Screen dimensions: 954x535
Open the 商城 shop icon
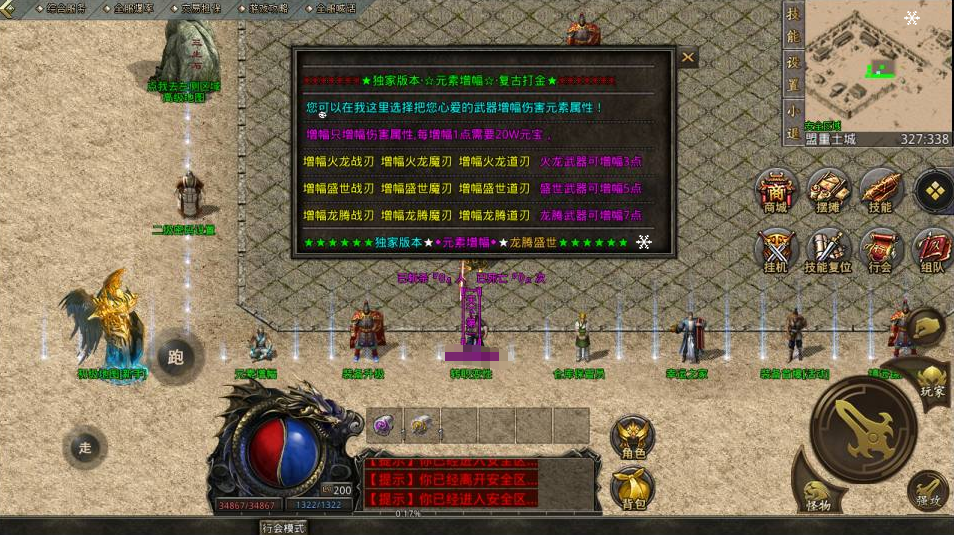[776, 190]
